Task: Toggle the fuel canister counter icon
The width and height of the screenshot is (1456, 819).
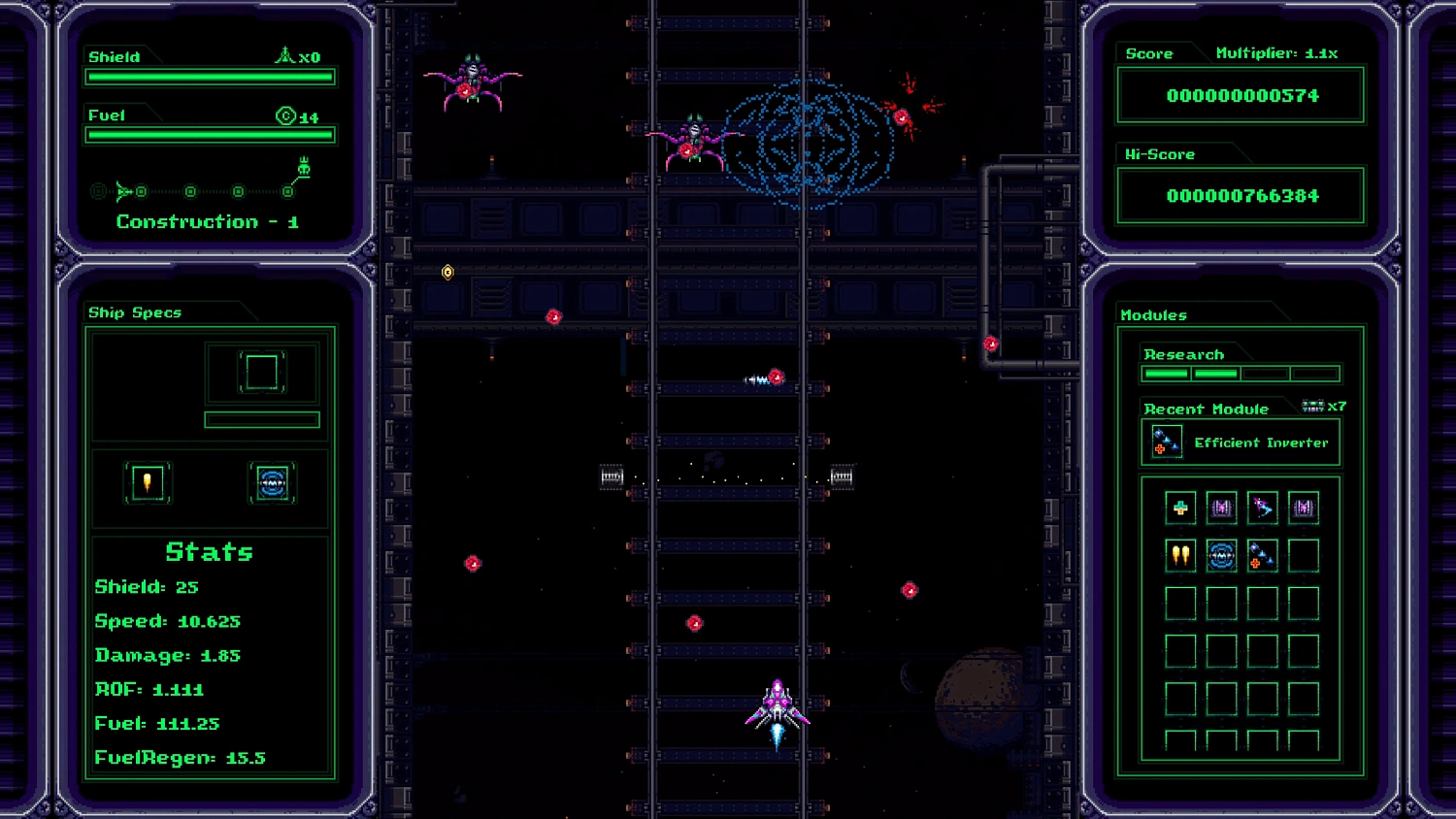Action: pyautogui.click(x=286, y=115)
